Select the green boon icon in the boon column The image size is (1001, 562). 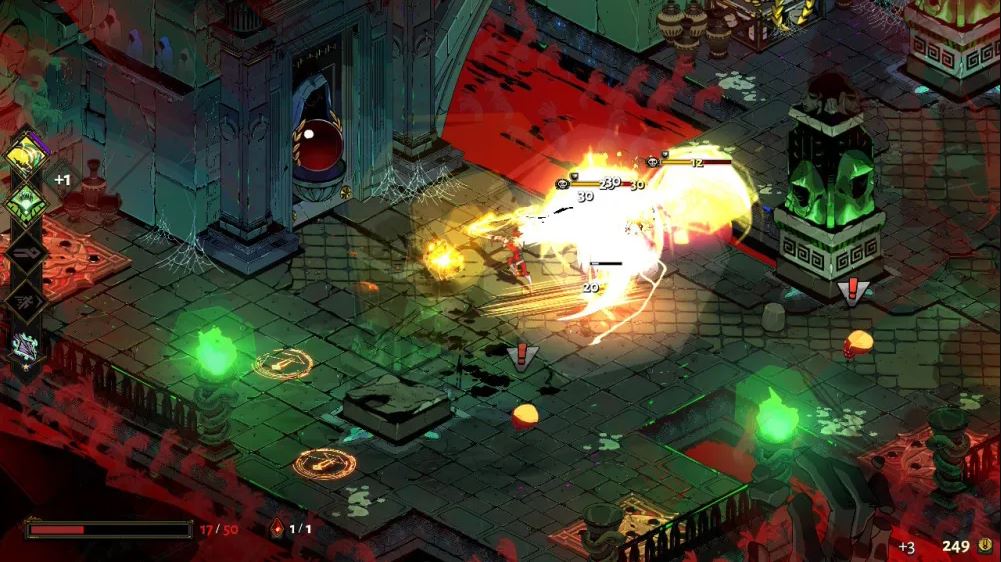tap(24, 203)
